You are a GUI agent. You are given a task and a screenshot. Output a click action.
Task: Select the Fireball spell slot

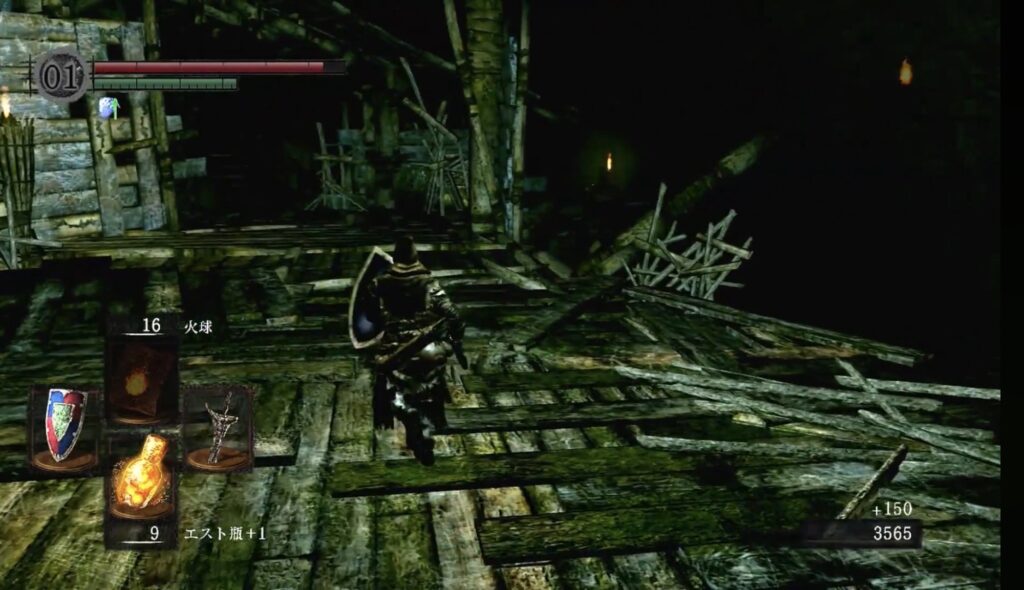(141, 381)
